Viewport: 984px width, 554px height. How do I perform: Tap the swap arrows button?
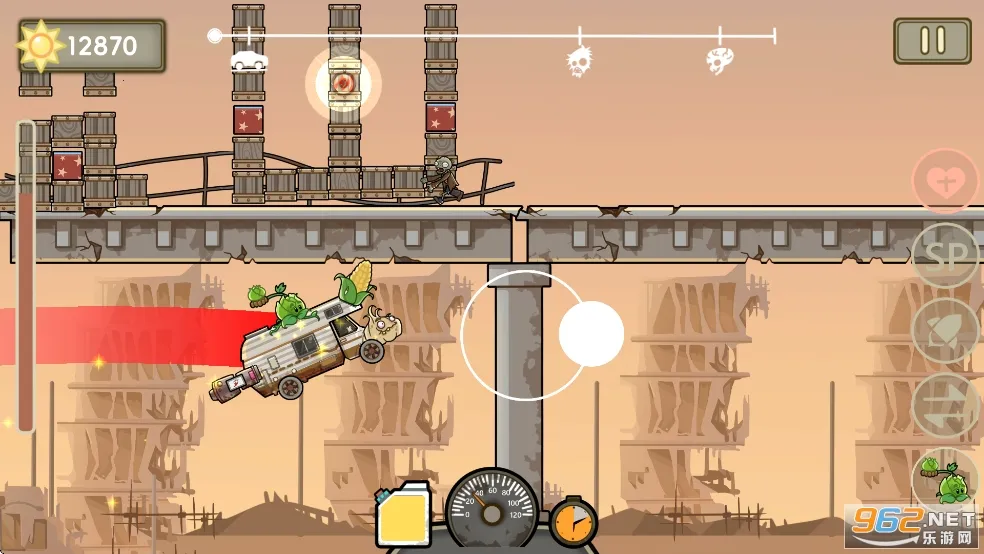pyautogui.click(x=943, y=405)
